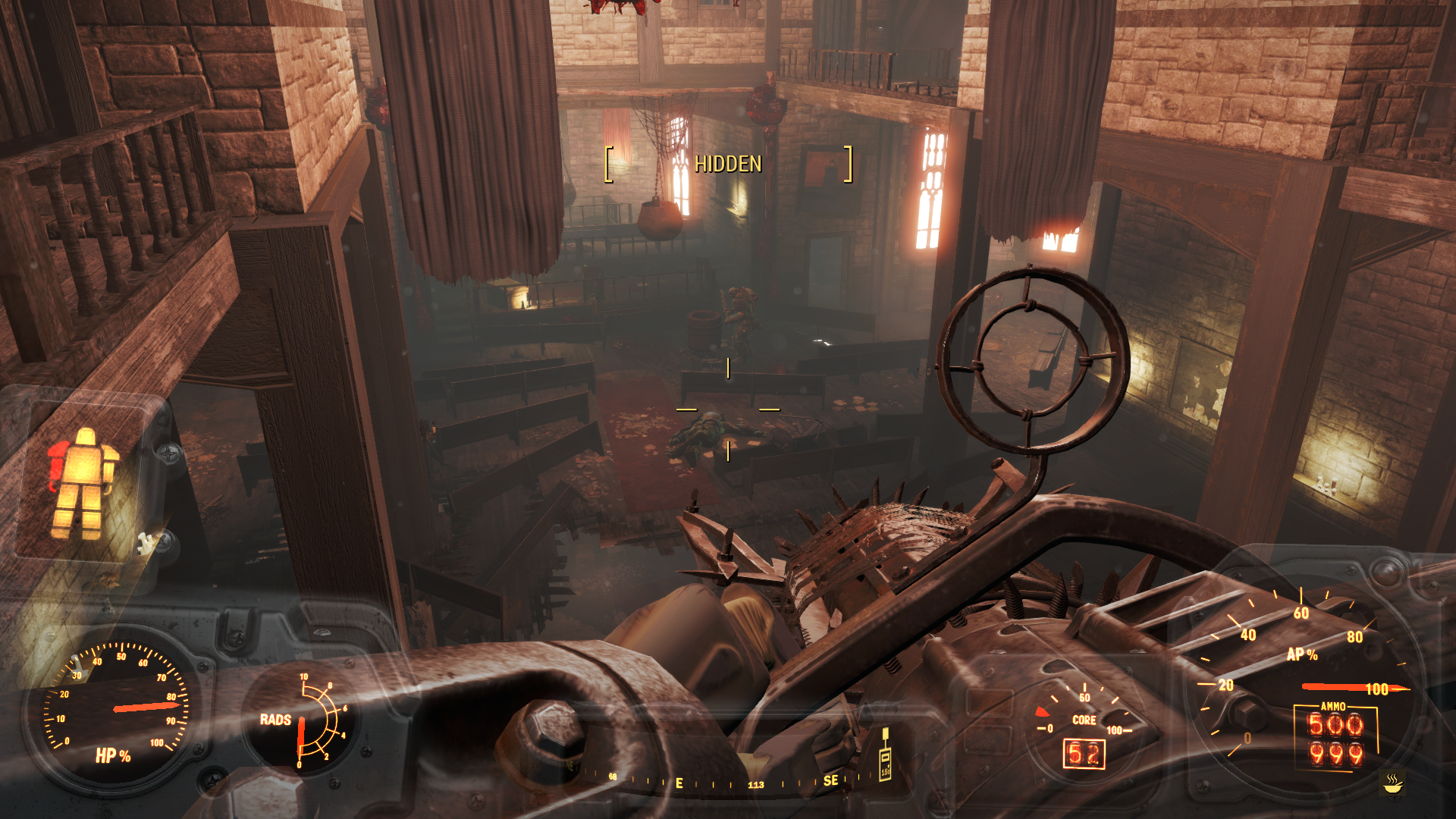The height and width of the screenshot is (819, 1456).
Task: Select the steaming food bowl status icon
Action: 1392,783
